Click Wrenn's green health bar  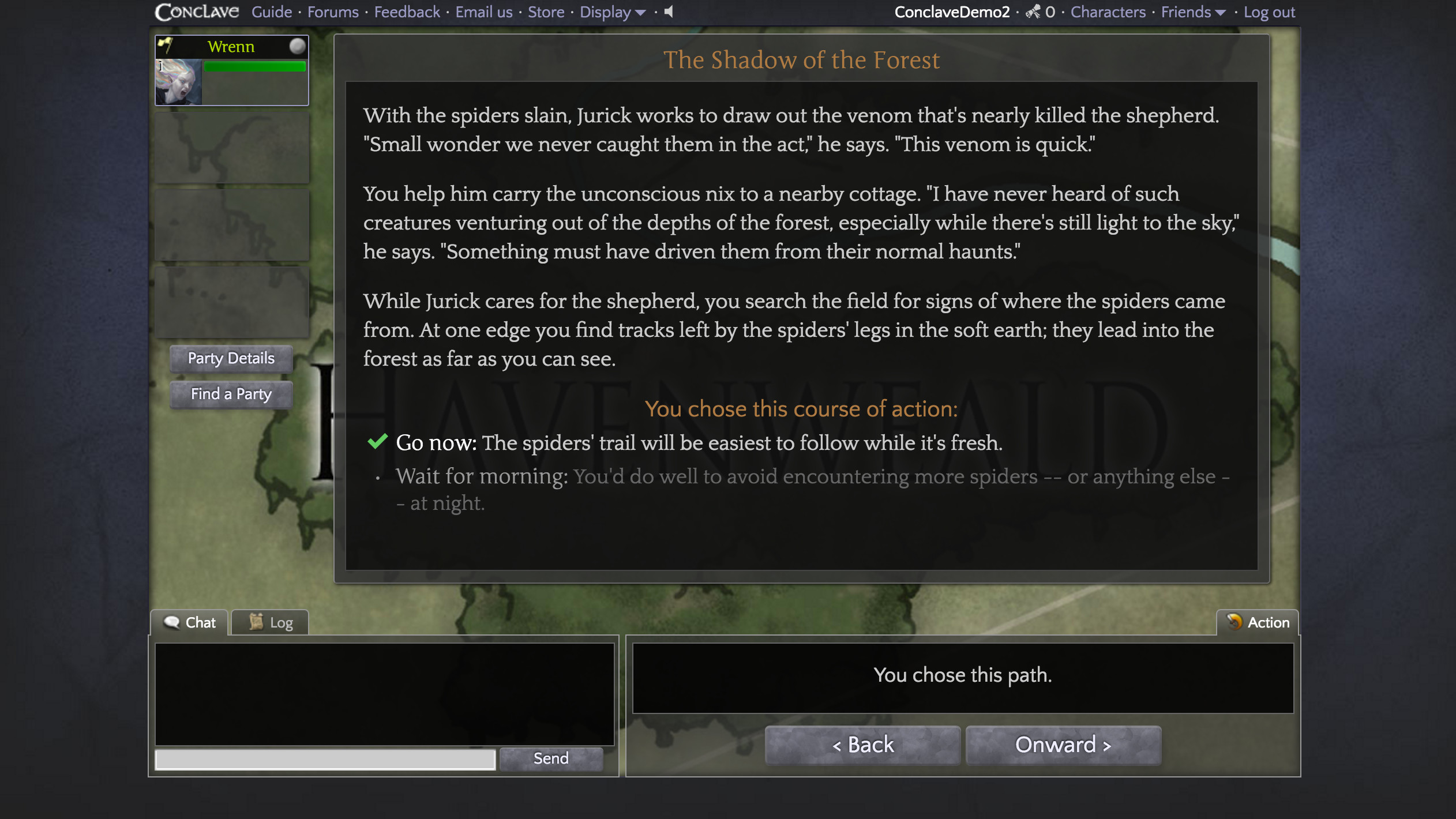point(254,66)
